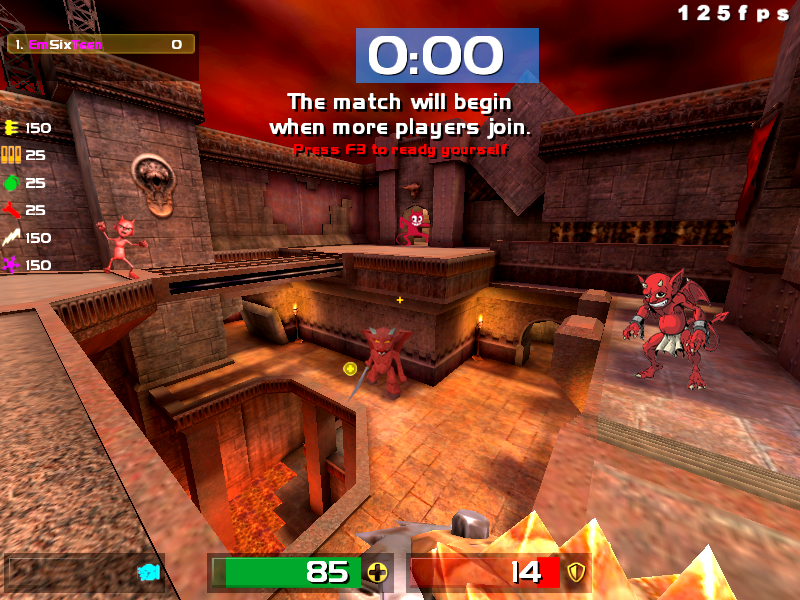Choose the red rocket ammo icon

(x=12, y=210)
